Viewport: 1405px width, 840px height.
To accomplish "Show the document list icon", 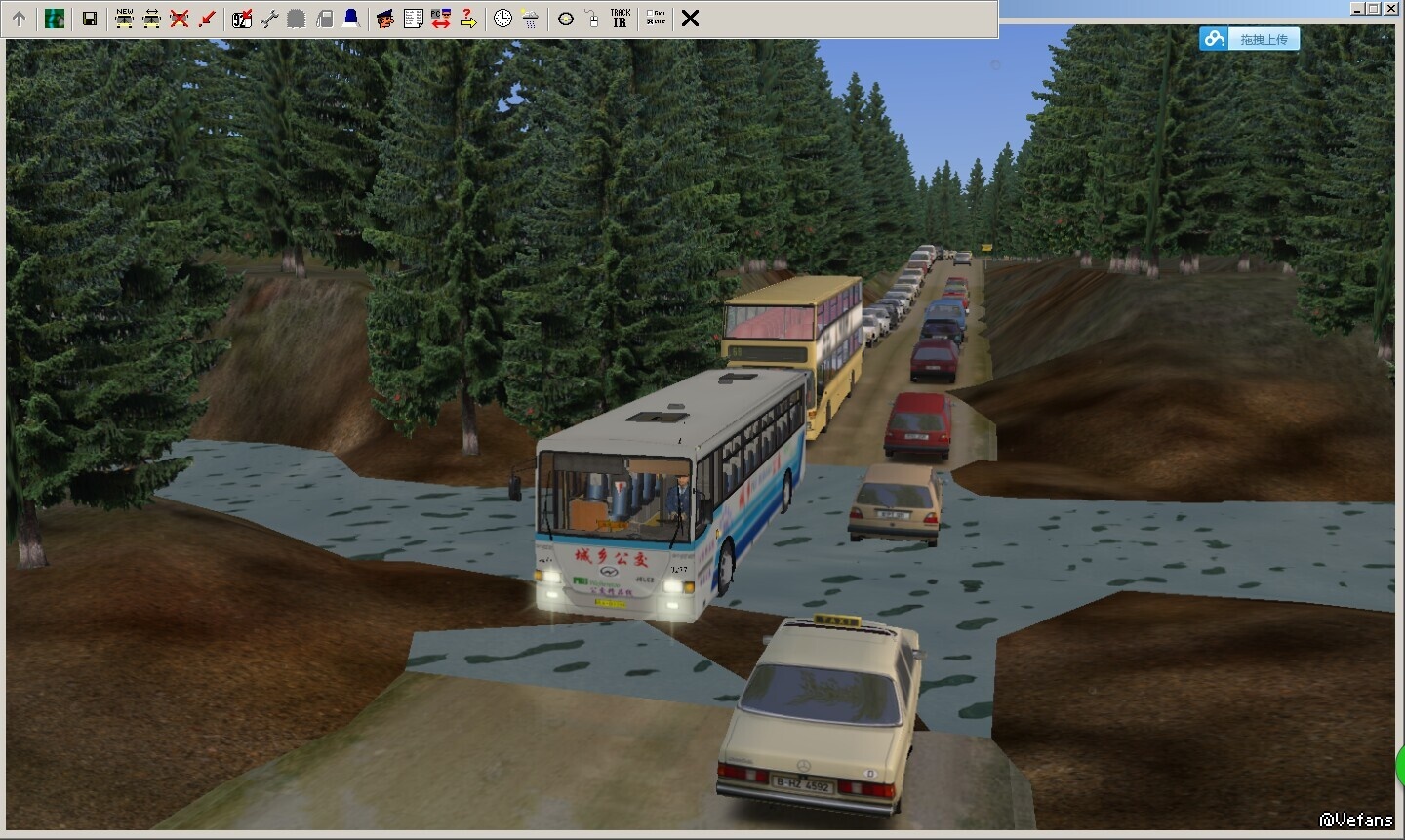I will pos(413,19).
